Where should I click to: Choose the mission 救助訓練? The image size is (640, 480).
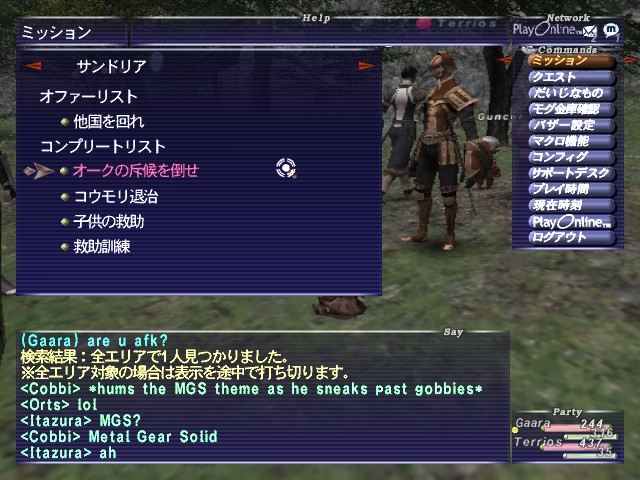tap(102, 246)
